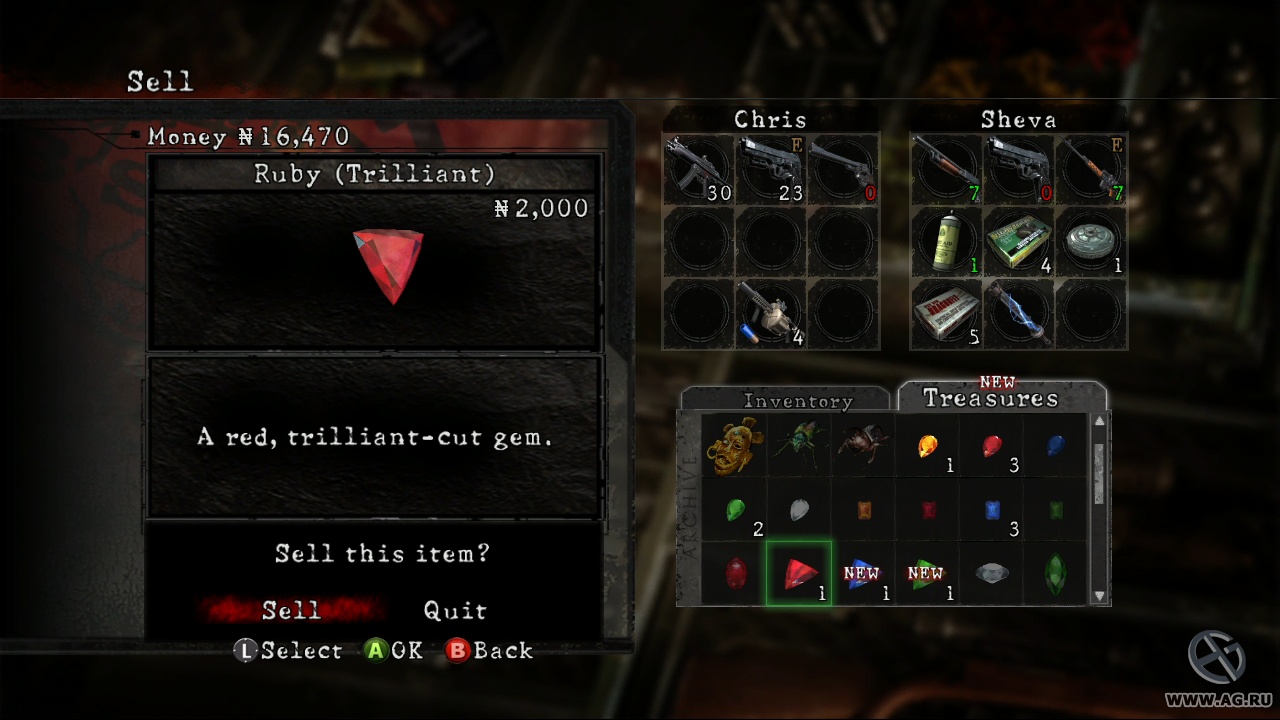Pick the orange pear-cut topaz gem
Screen dimensions: 1280x720
pyautogui.click(x=927, y=445)
